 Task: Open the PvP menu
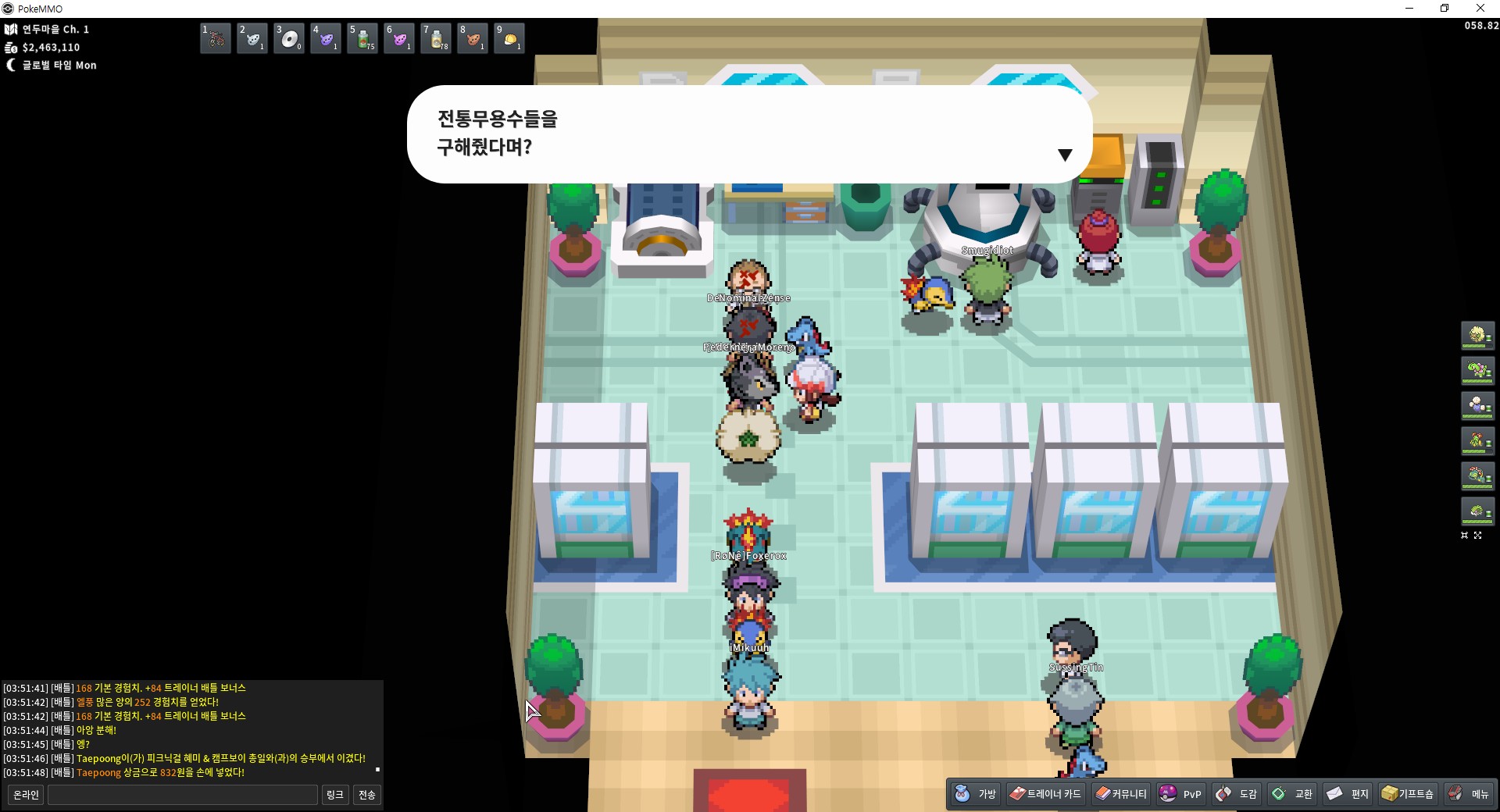[1180, 794]
